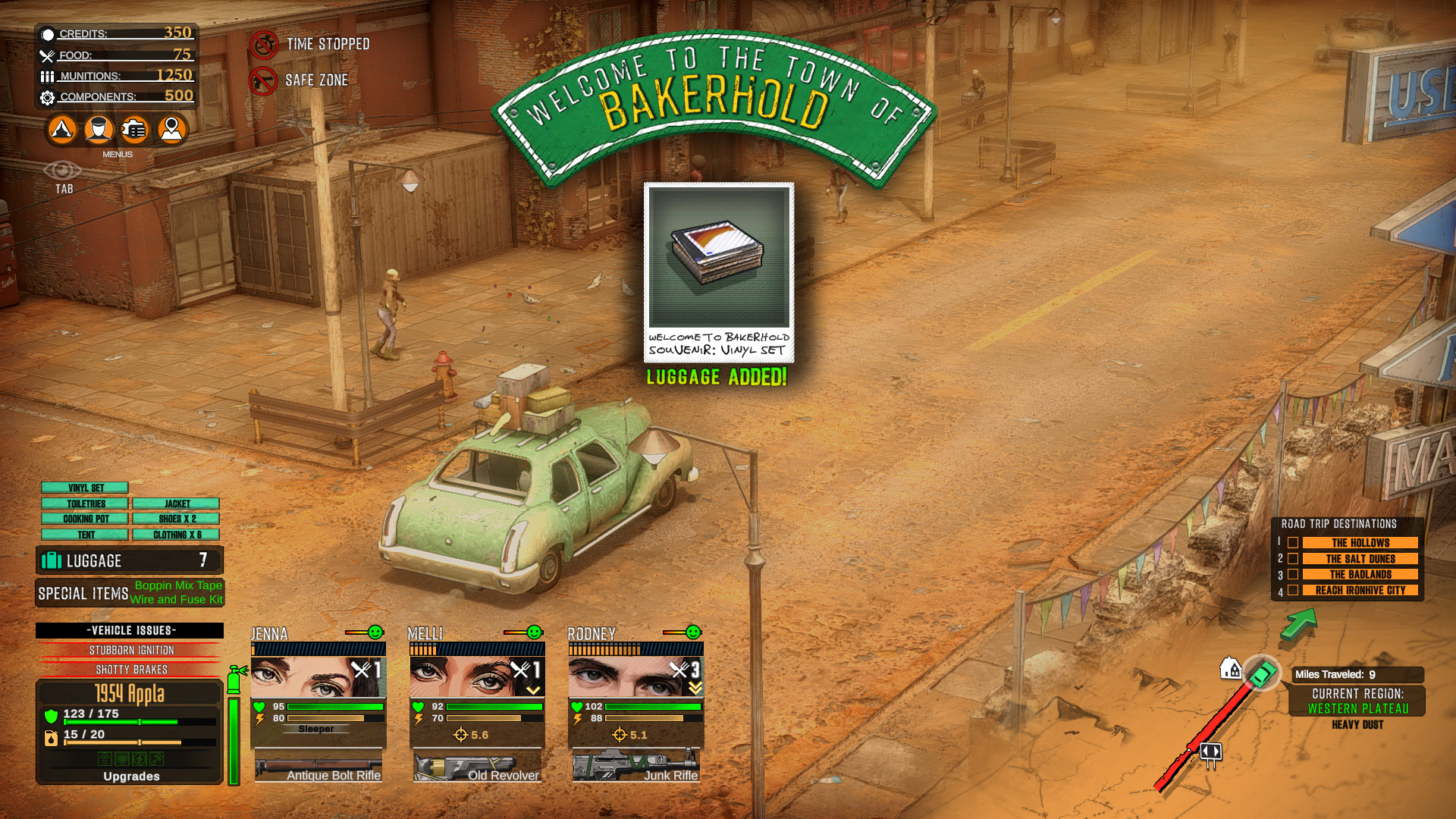Open the character profile menu
Image resolution: width=1456 pixels, height=819 pixels.
coord(98,130)
